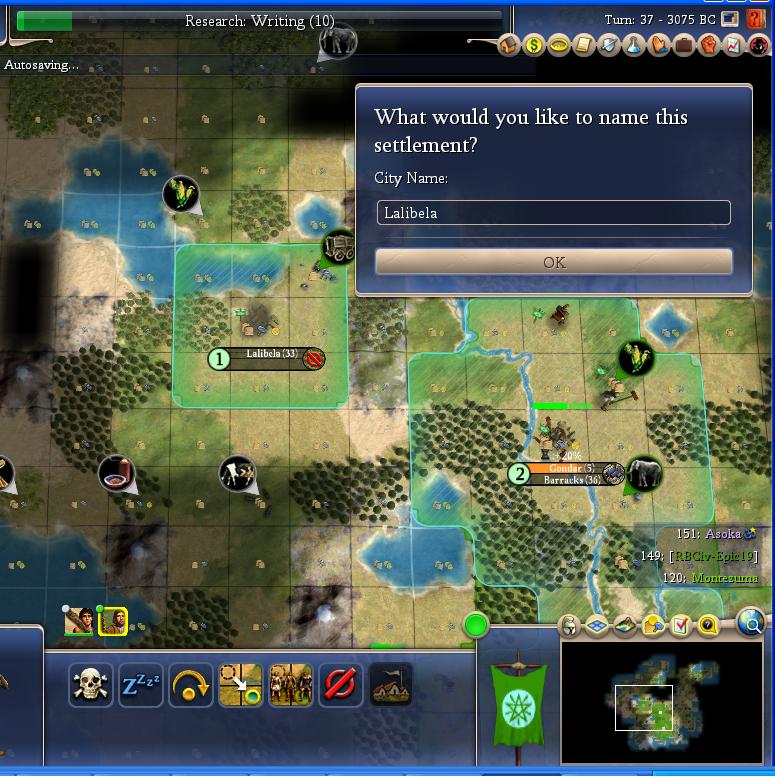The image size is (775, 777).
Task: Put the unit to sleep
Action: pos(141,686)
